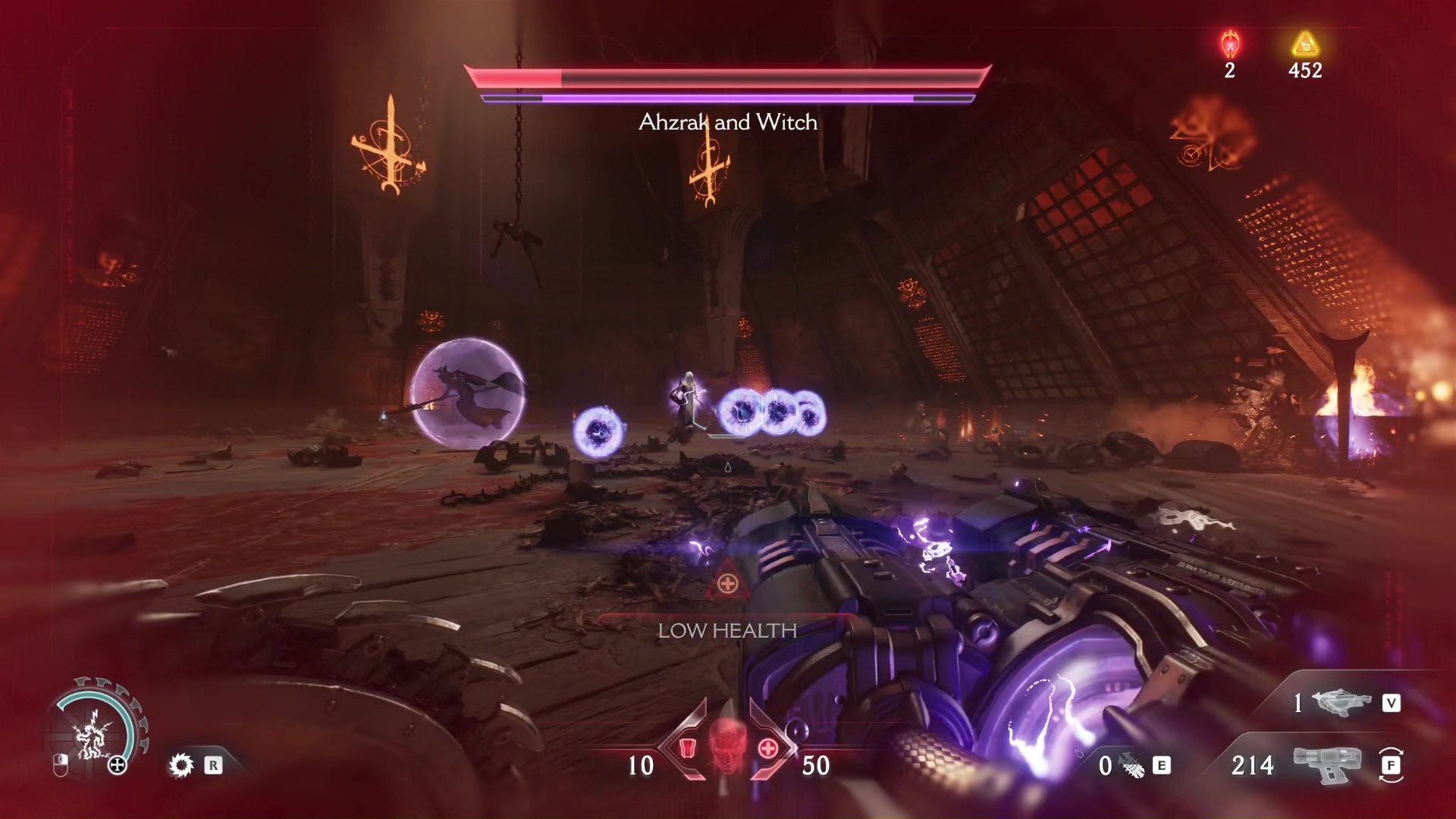Viewport: 1456px width, 819px height.
Task: Click the LOW HEALTH warning banner
Action: click(x=727, y=629)
